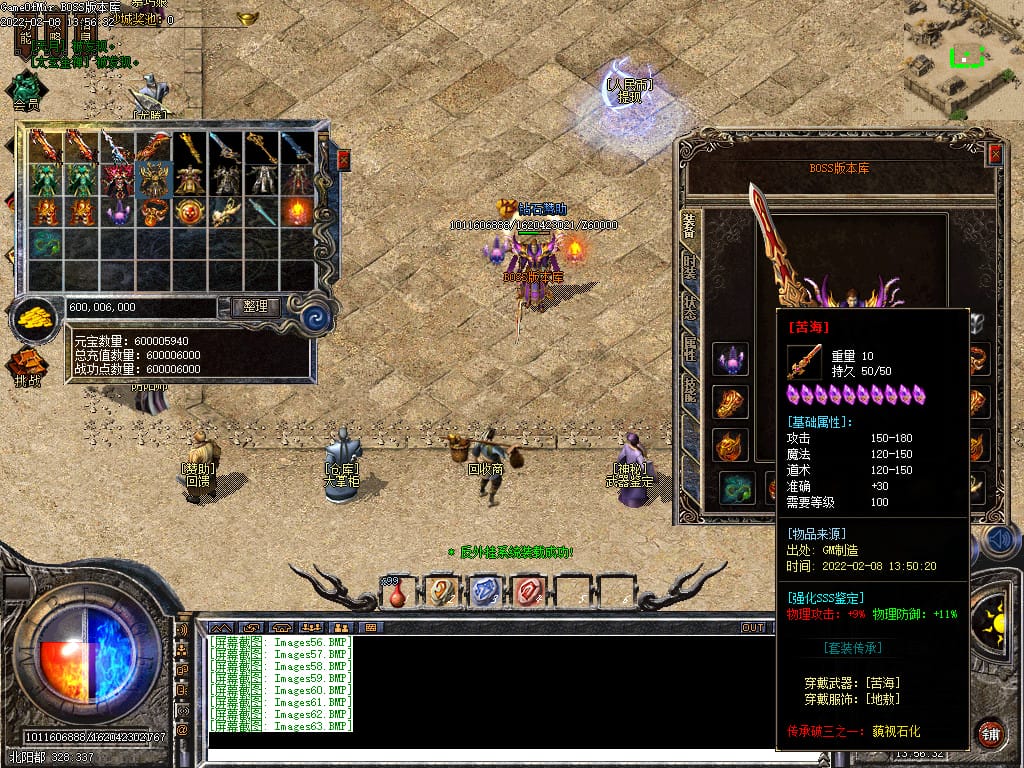1024x768 pixels.
Task: Select the green dragon swirl item in the bag
Action: point(45,244)
